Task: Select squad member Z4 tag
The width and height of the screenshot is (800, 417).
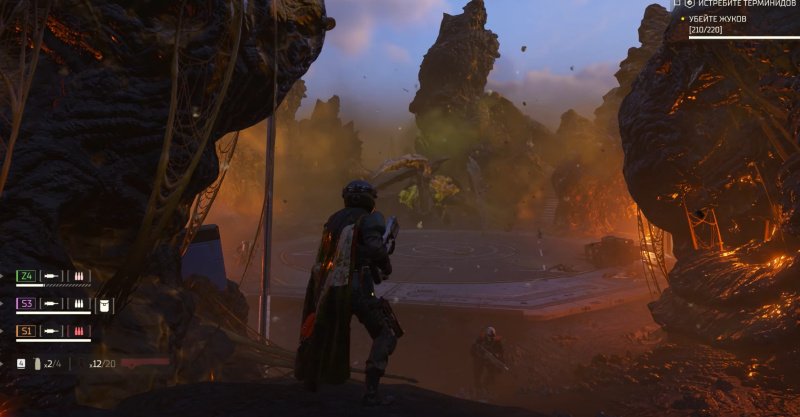Action: click(27, 276)
